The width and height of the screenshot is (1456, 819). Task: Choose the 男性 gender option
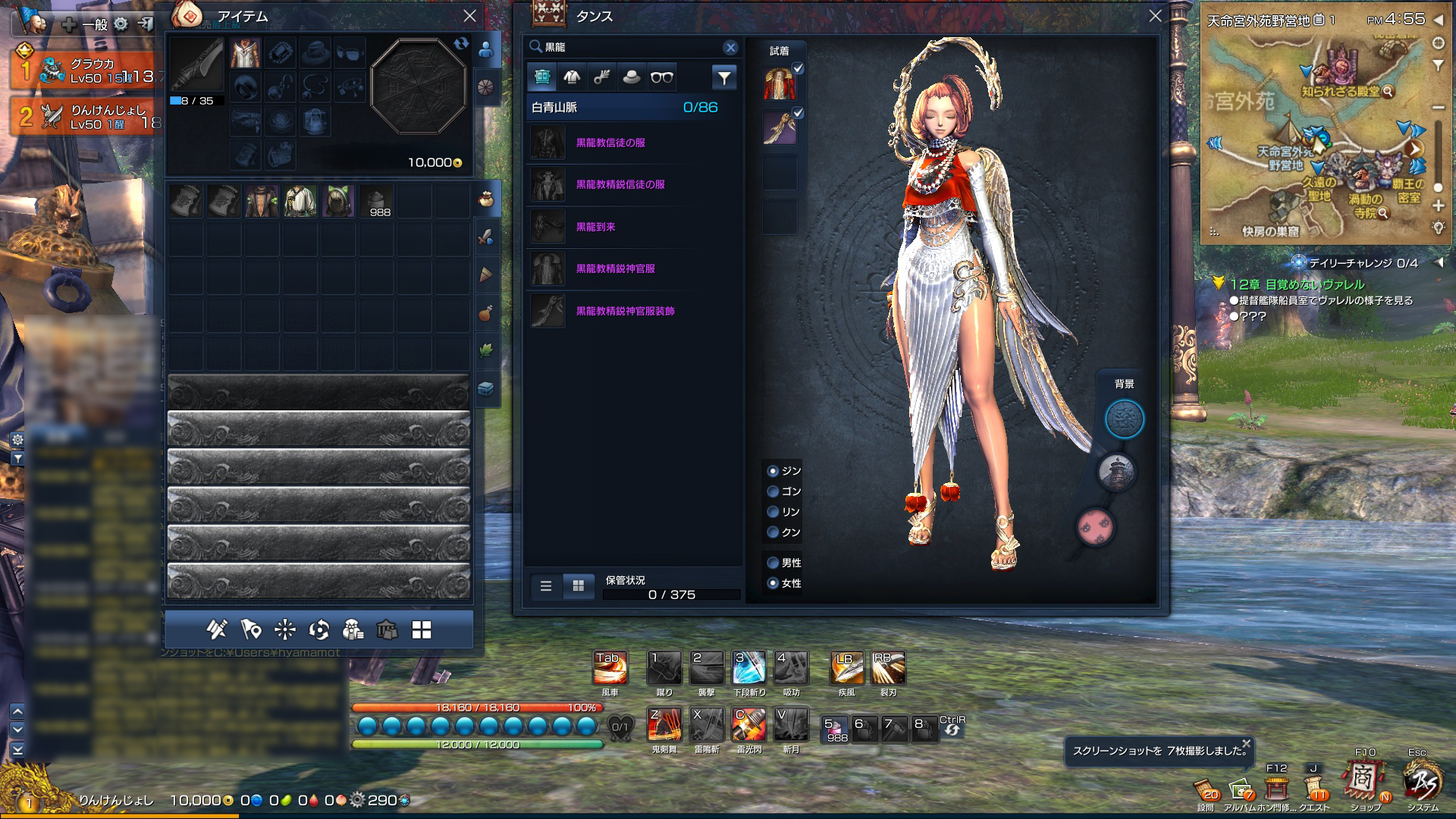click(x=773, y=563)
